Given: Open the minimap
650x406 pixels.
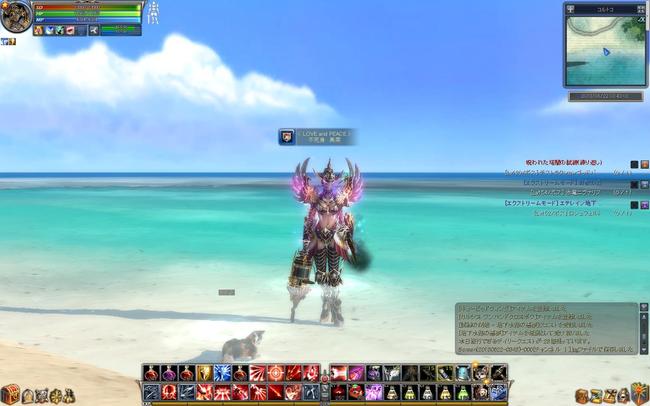Looking at the screenshot, I should tap(604, 50).
